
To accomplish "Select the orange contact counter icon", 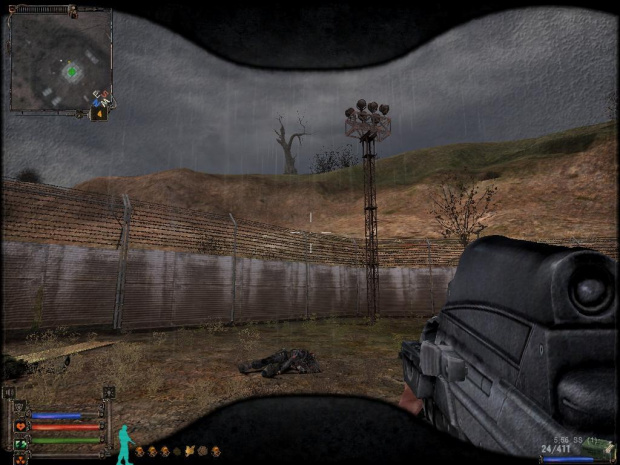I will [99, 115].
